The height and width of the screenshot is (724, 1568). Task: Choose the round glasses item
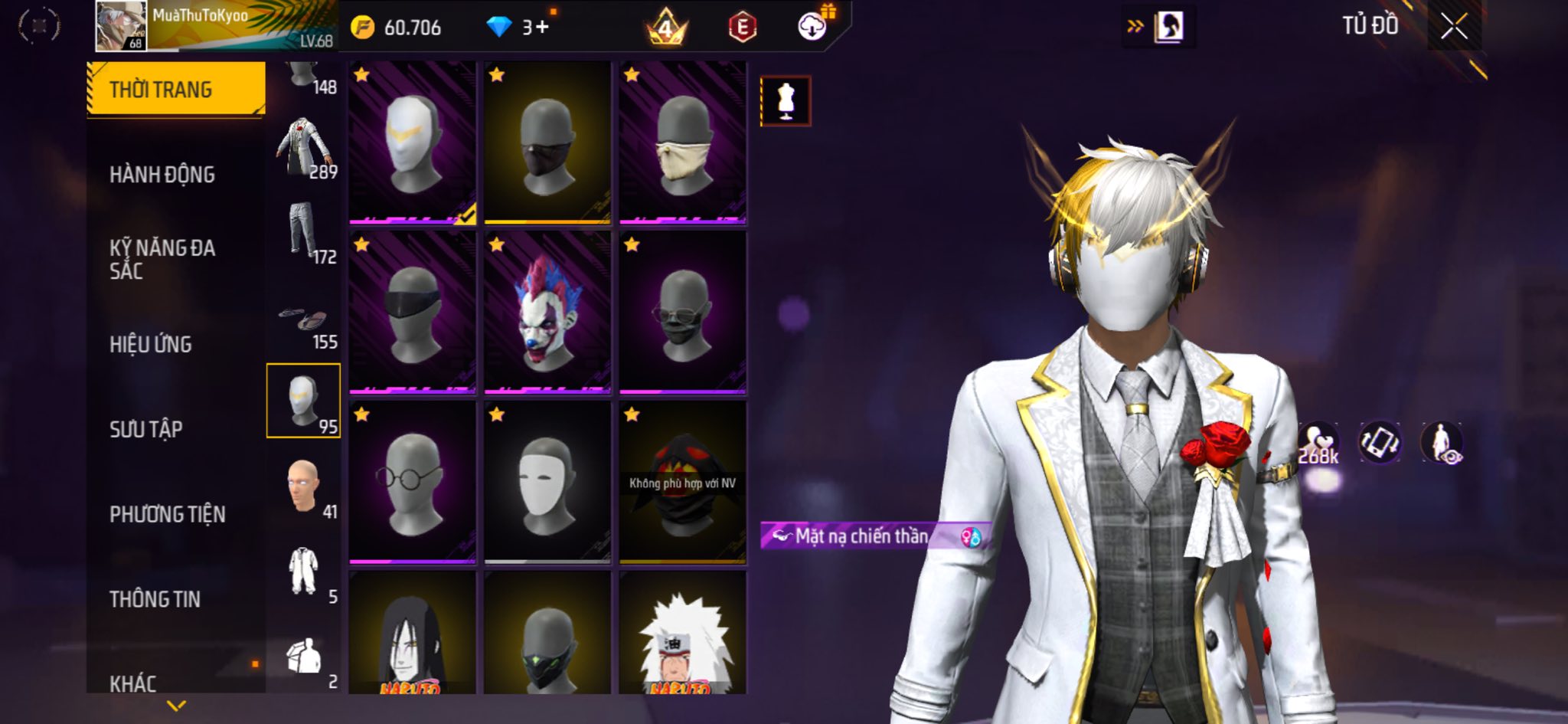(x=412, y=483)
